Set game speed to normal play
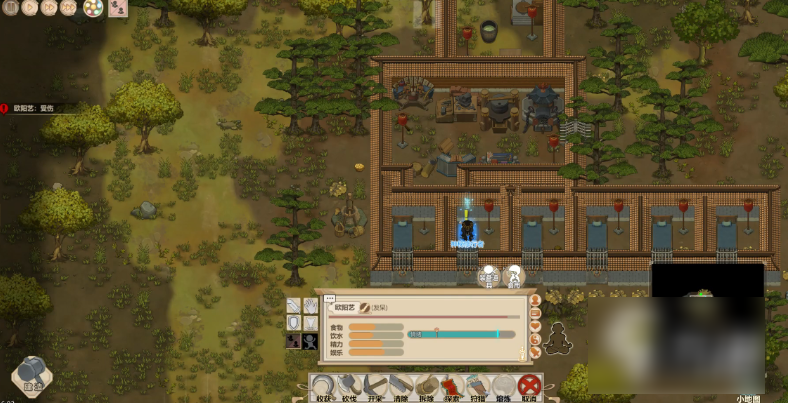788x403 pixels. [29, 8]
